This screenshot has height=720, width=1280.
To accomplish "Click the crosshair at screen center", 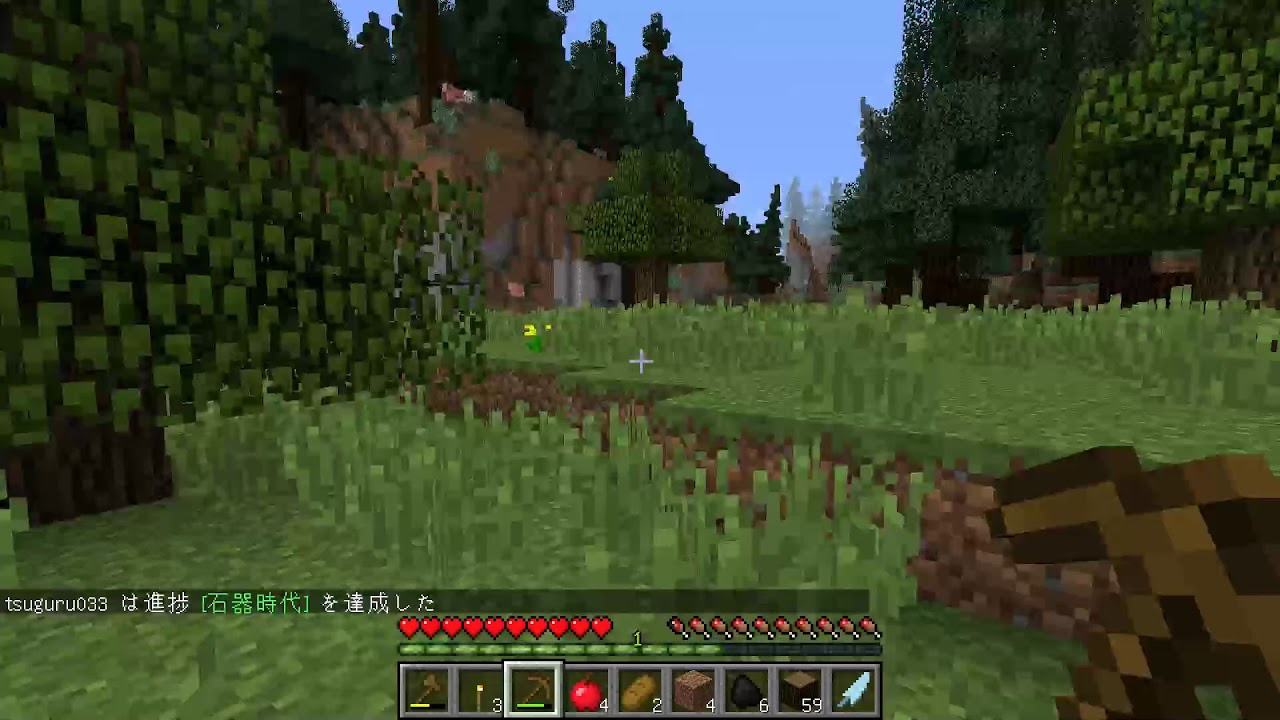I will (x=640, y=361).
